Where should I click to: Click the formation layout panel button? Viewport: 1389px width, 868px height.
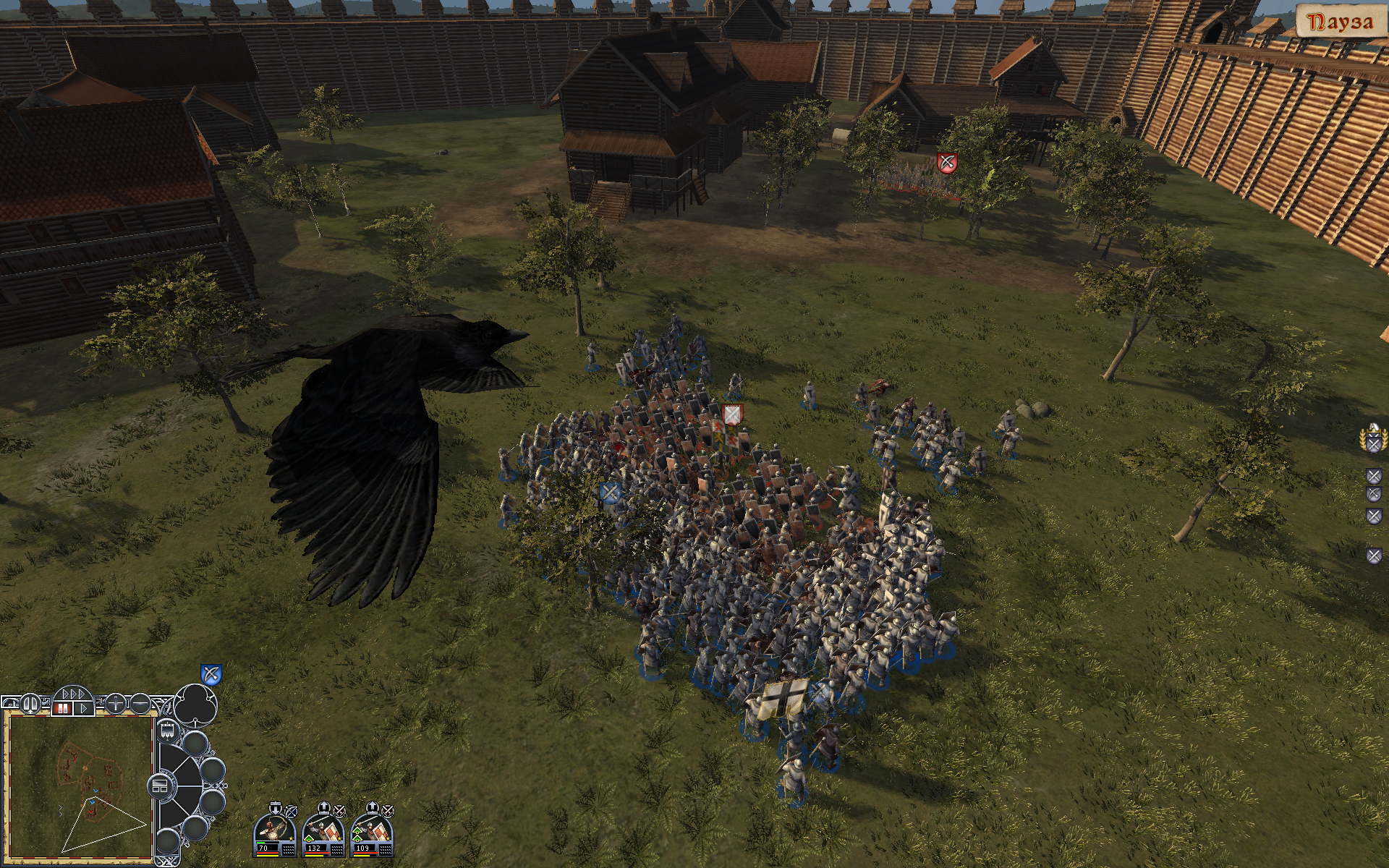point(160,786)
